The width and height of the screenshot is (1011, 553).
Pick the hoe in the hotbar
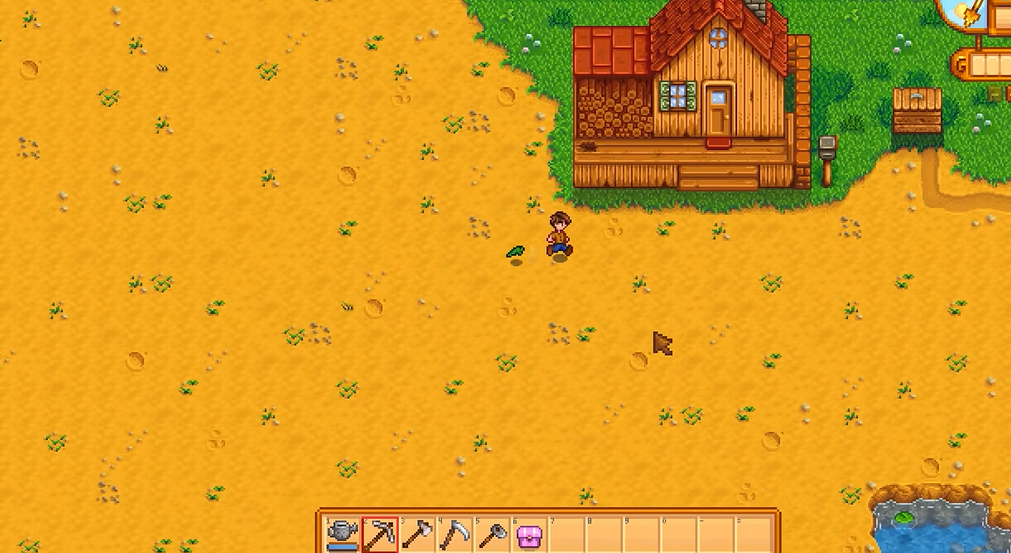492,535
